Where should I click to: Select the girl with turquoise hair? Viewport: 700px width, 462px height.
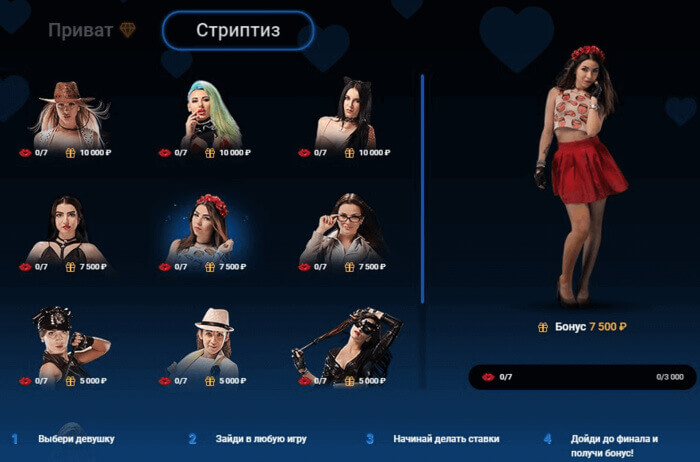click(209, 115)
